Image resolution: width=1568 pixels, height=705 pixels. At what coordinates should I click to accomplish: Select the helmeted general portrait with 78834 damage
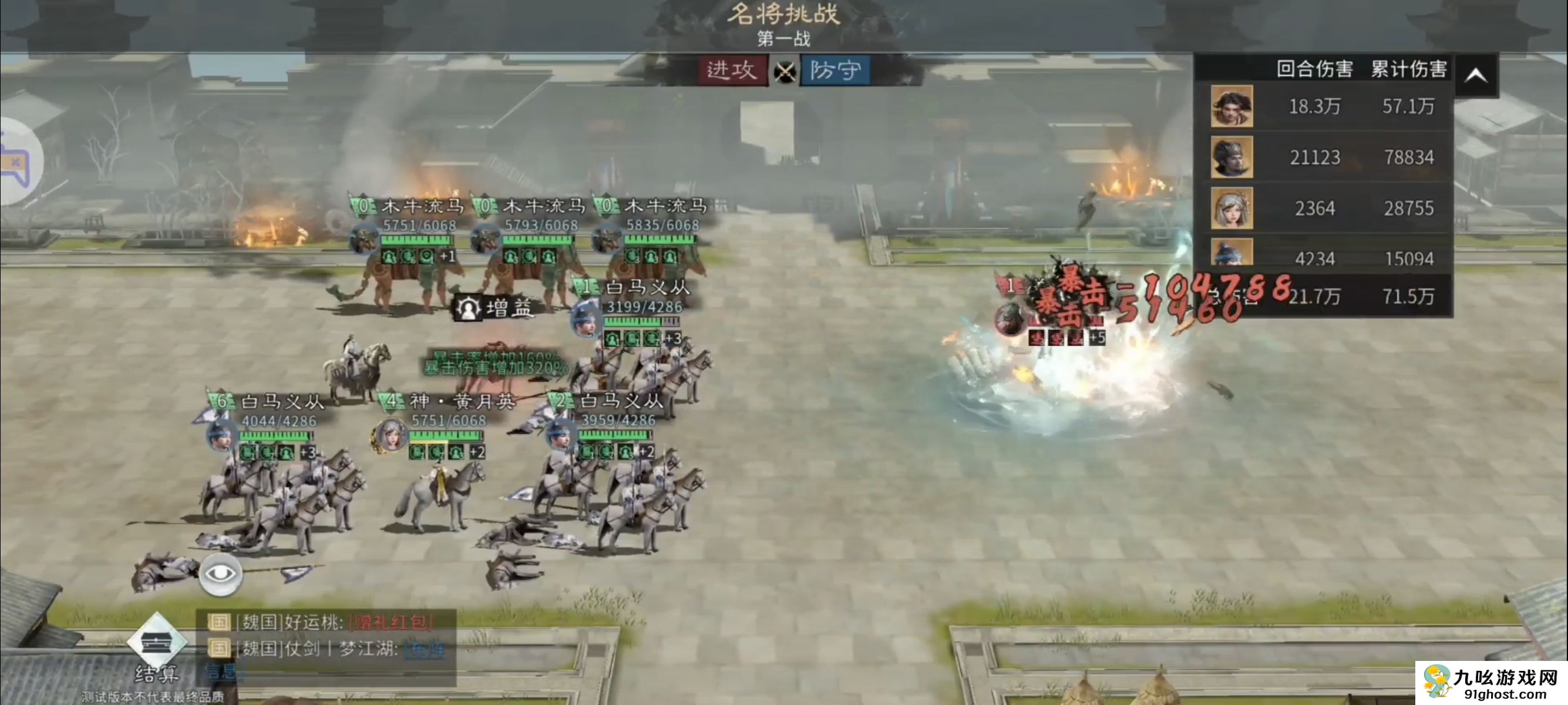pyautogui.click(x=1231, y=157)
